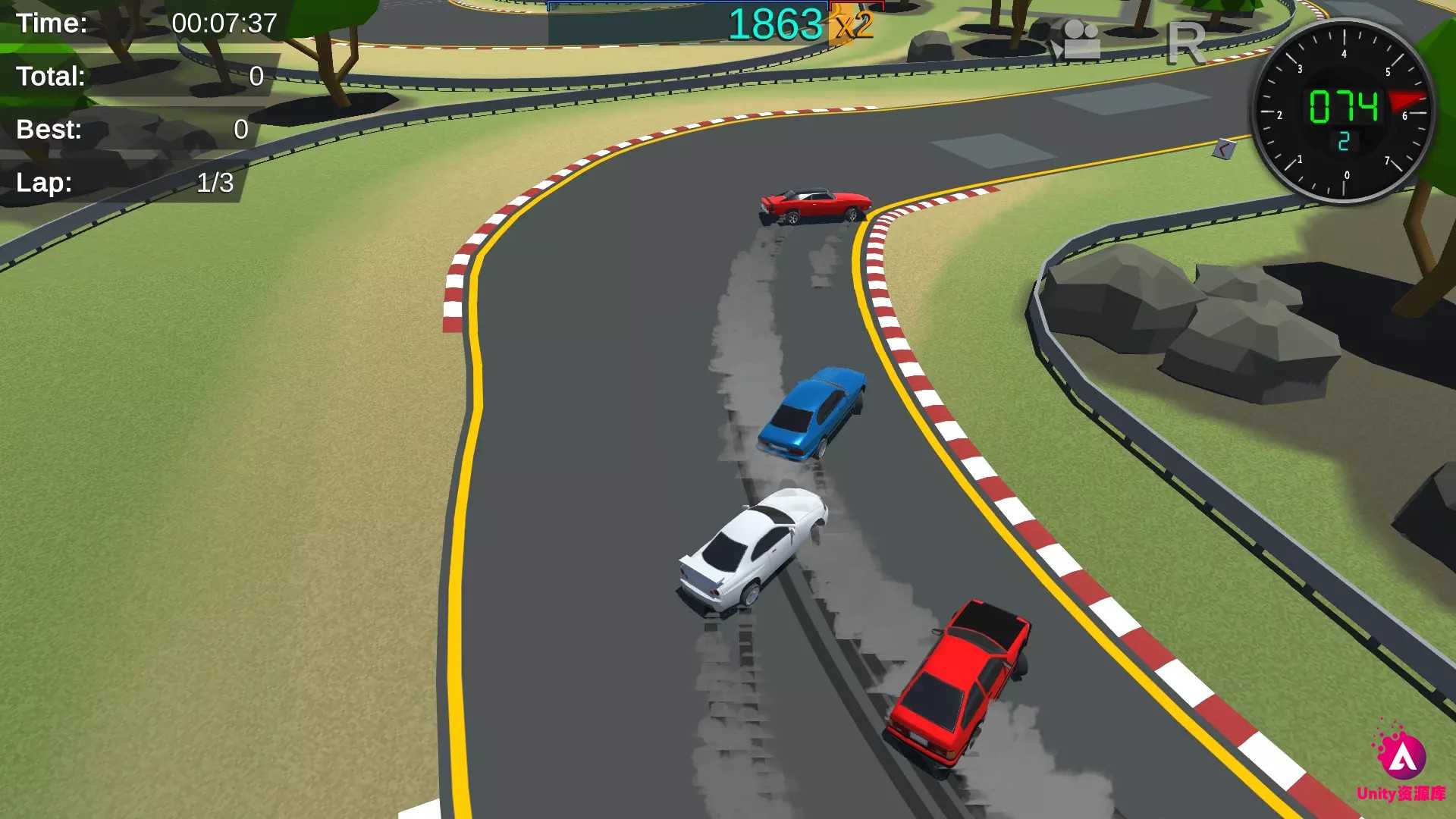Expand the Time counter display
The width and height of the screenshot is (1456, 819).
tap(136, 24)
